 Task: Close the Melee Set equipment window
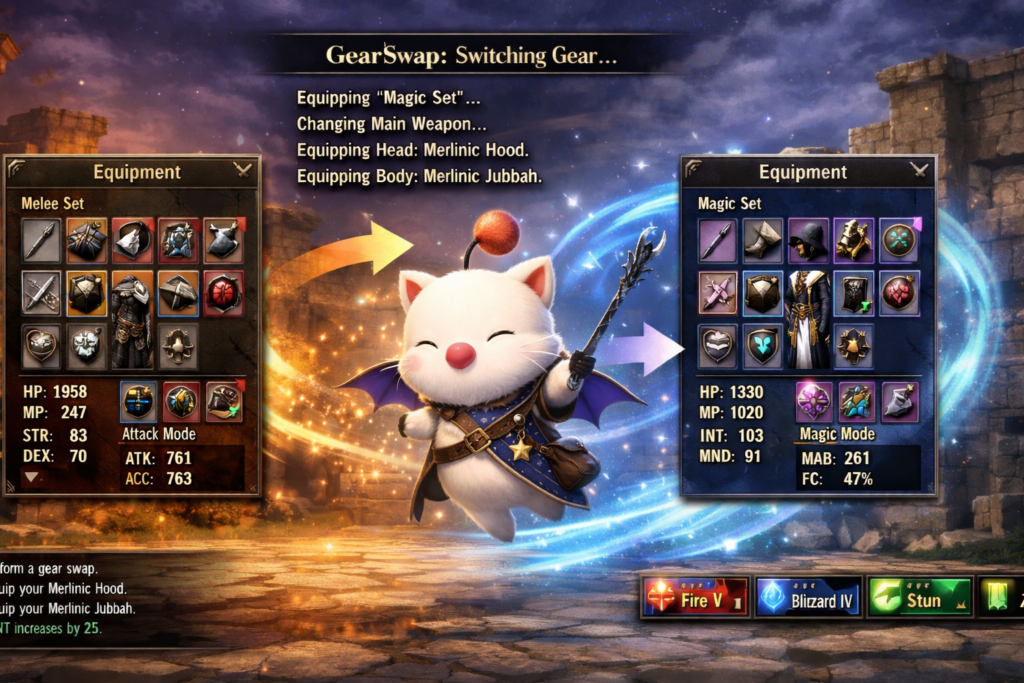click(242, 170)
